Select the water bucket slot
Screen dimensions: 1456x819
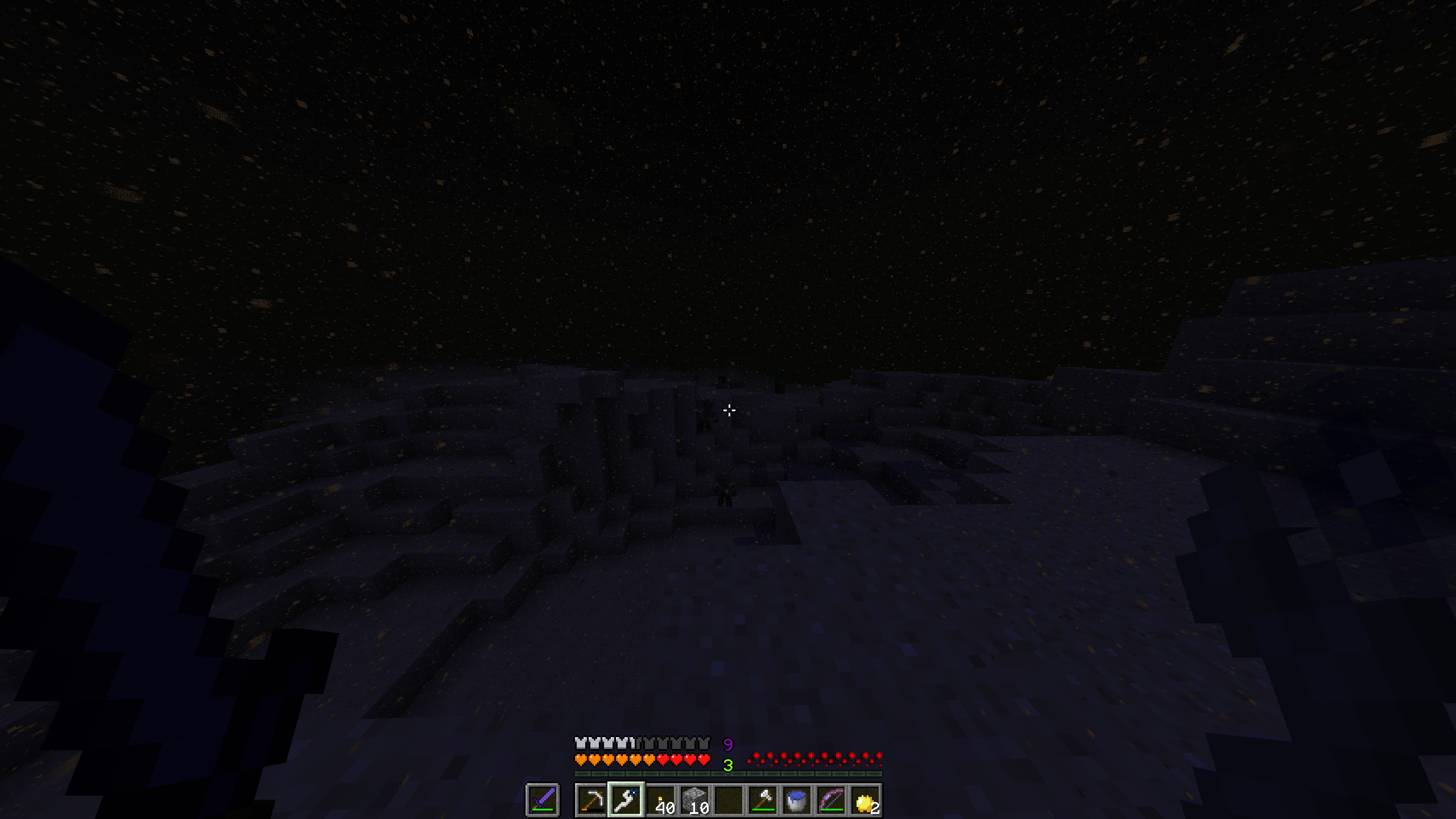pyautogui.click(x=797, y=800)
